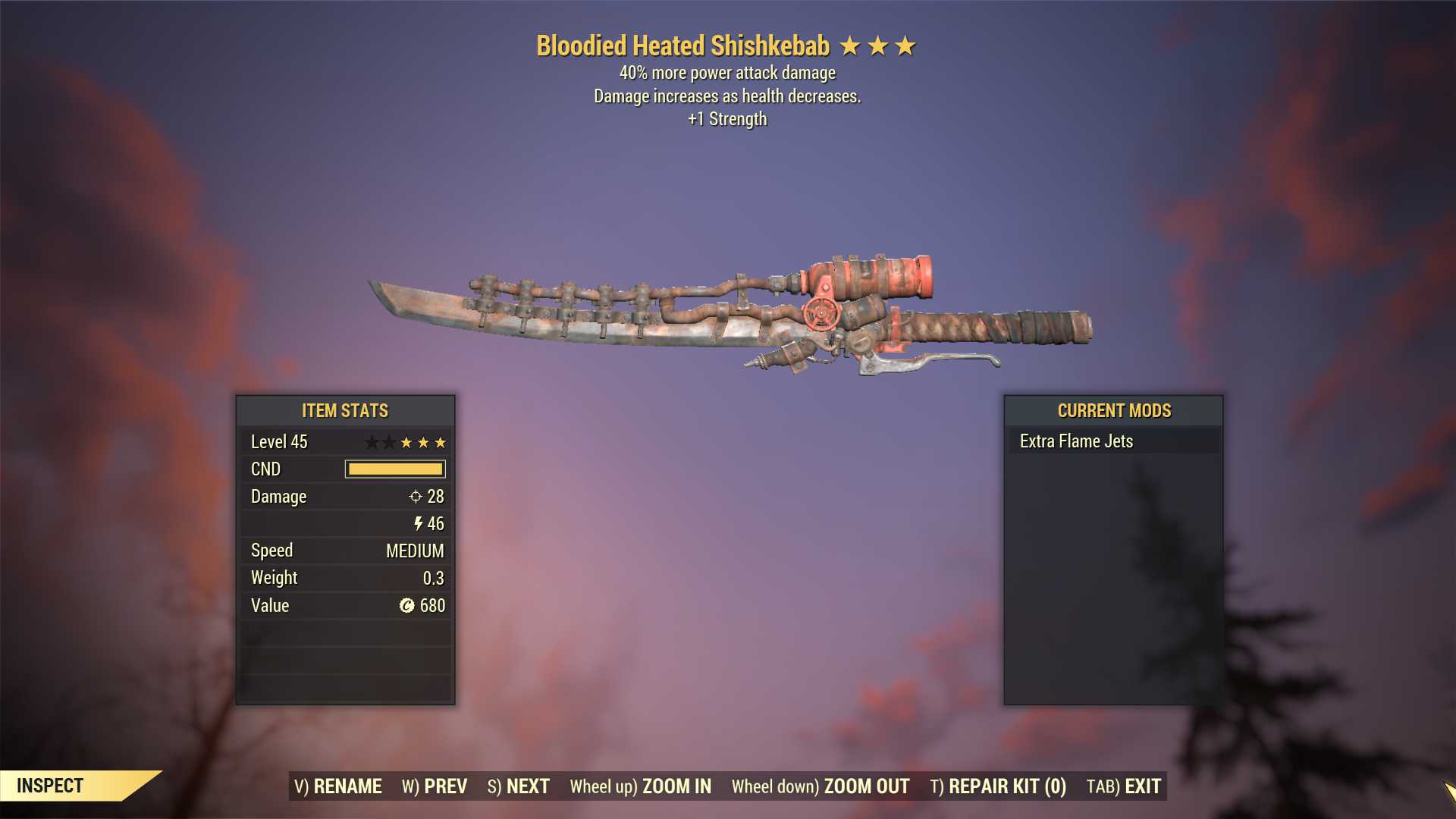This screenshot has height=819, width=1456.
Task: Go to the PREV item
Action: 435,786
